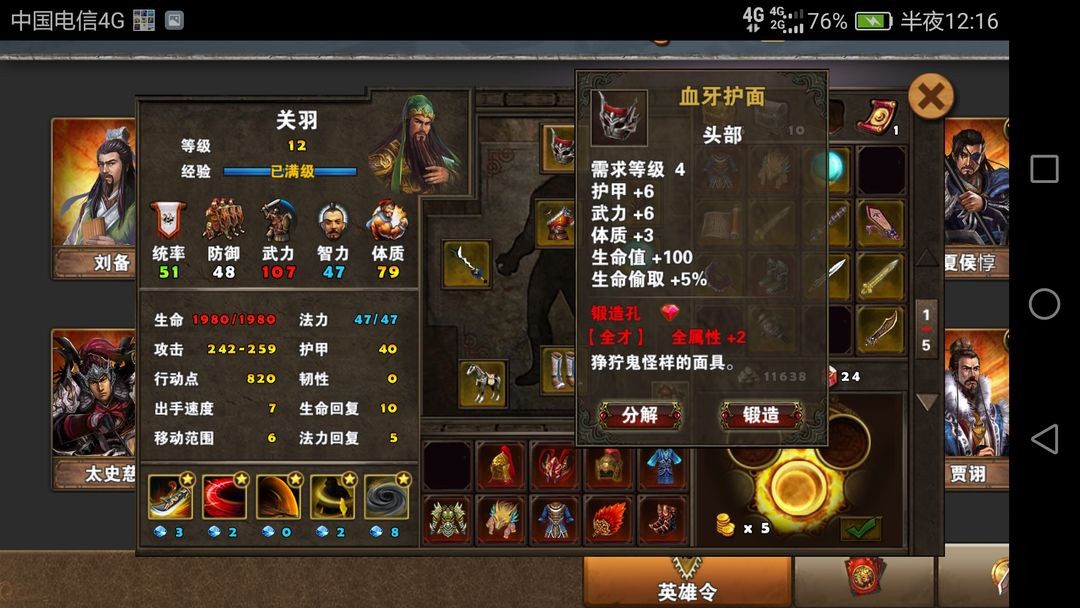Screen dimensions: 1080x608
Task: Click the green checkmark confirm button
Action: [860, 528]
